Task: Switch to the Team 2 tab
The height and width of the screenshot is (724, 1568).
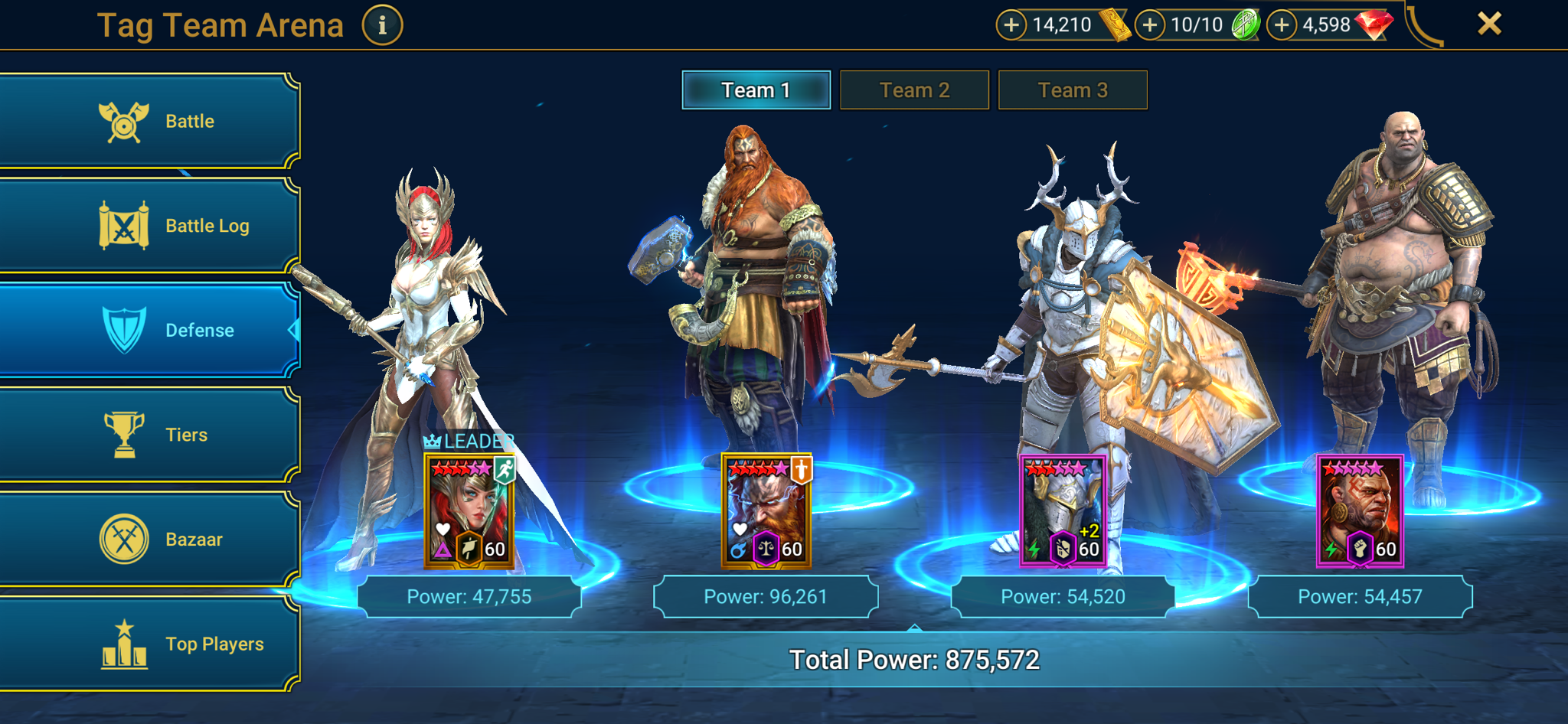Action: [914, 90]
